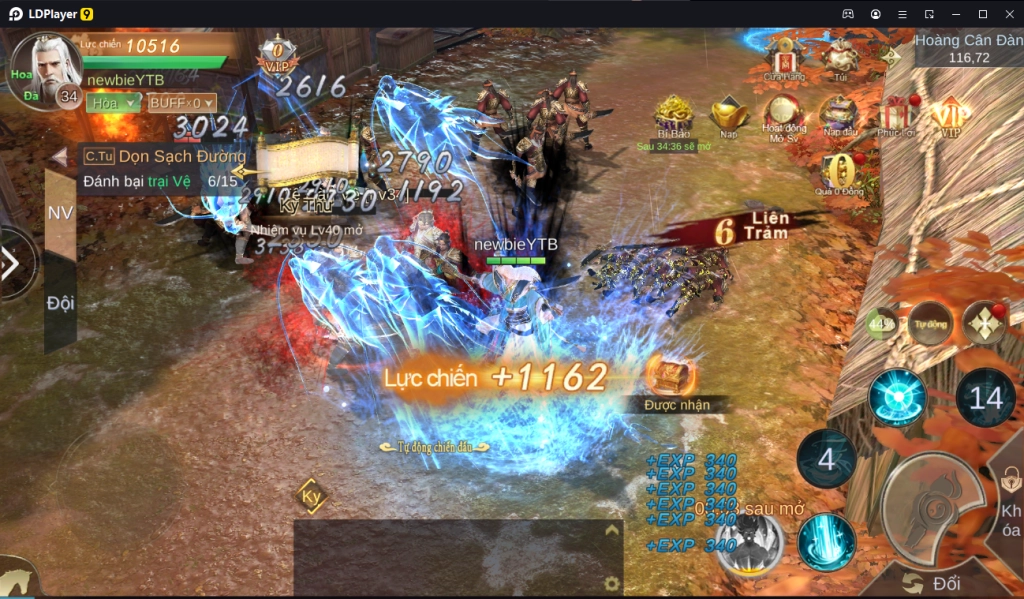Screen dimensions: 1024x599
Task: Switch to the Đội team tab
Action: pos(60,303)
